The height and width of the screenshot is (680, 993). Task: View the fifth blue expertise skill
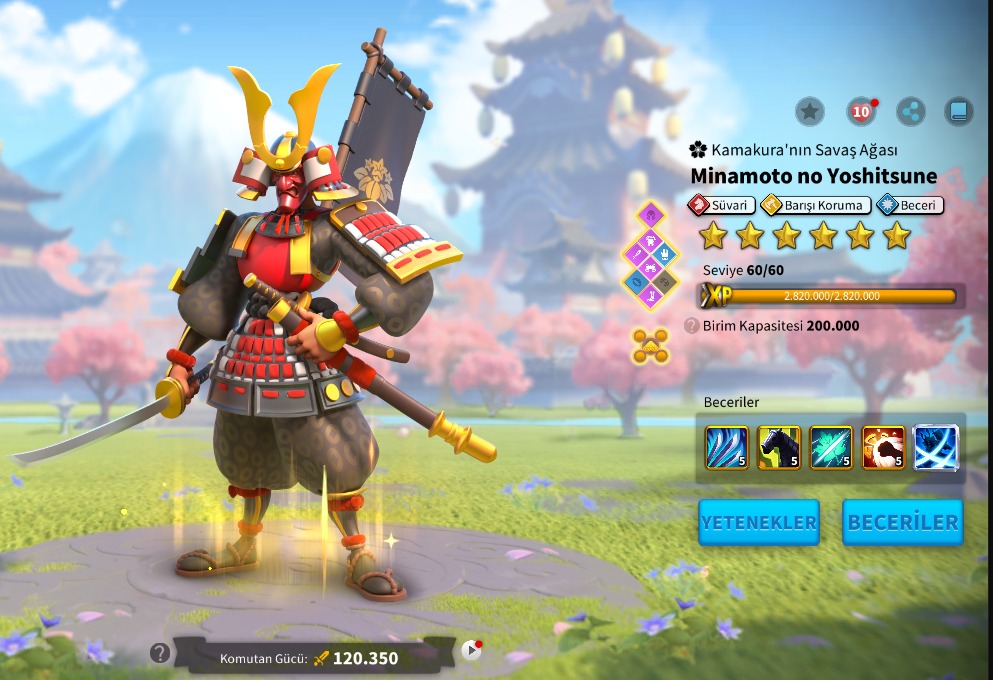click(x=936, y=448)
